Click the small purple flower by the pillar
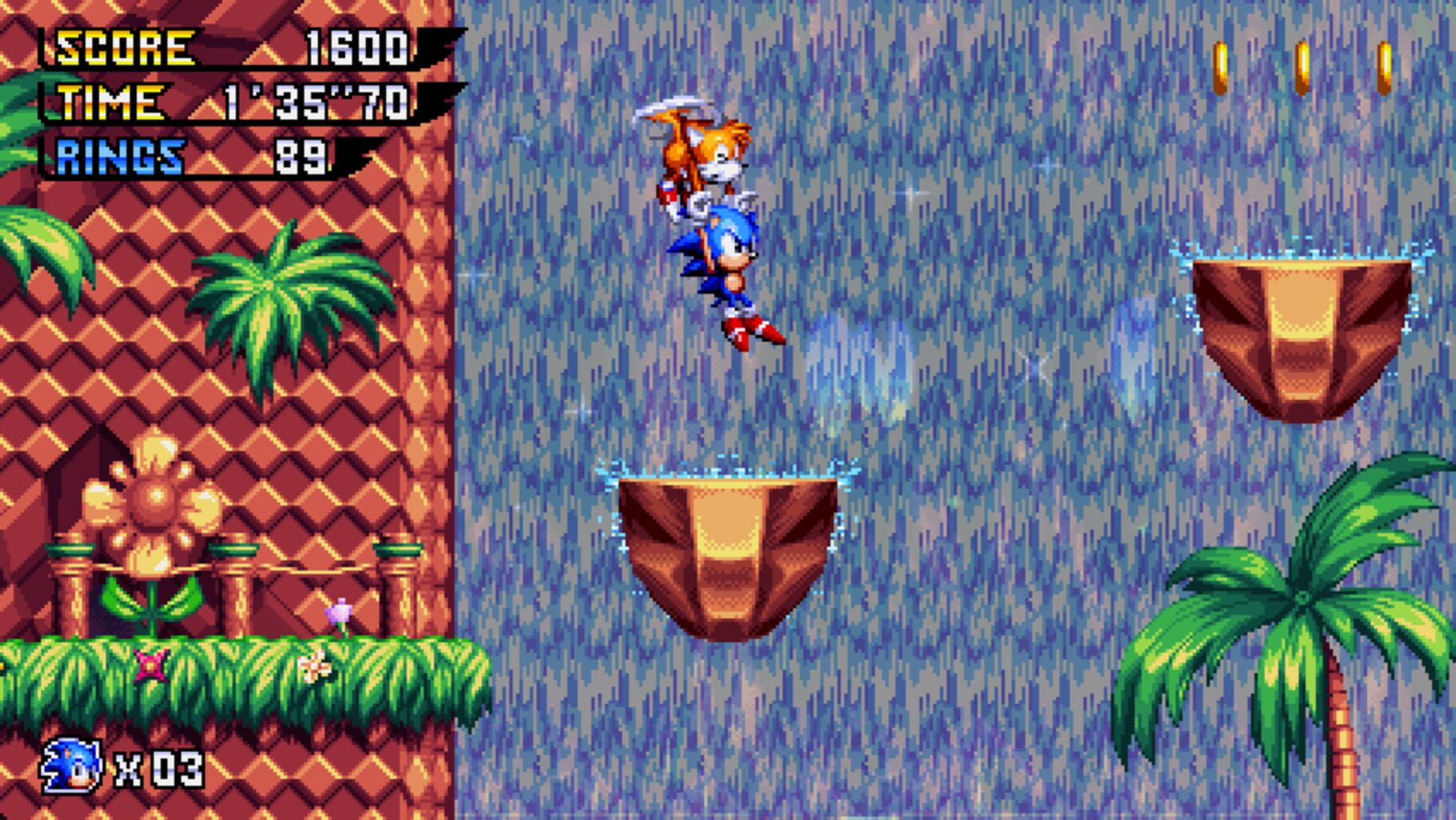 click(340, 612)
